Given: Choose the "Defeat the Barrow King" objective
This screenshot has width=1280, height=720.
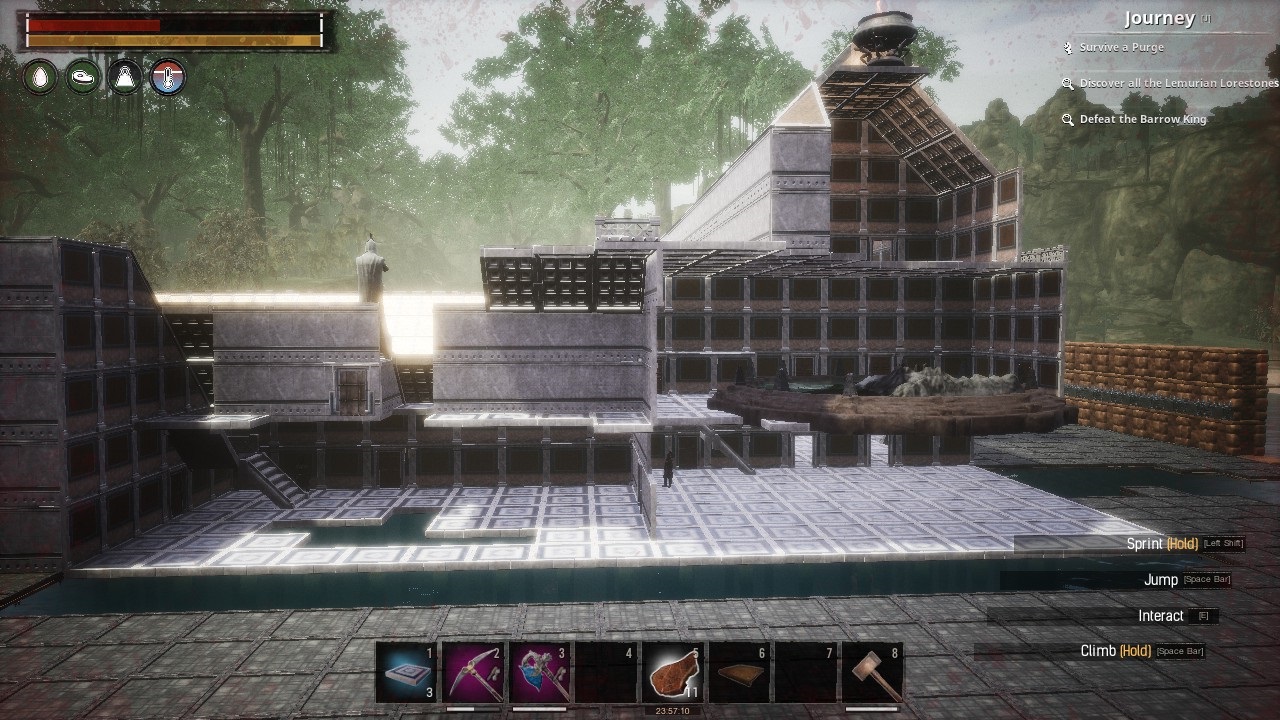Looking at the screenshot, I should [x=1142, y=119].
